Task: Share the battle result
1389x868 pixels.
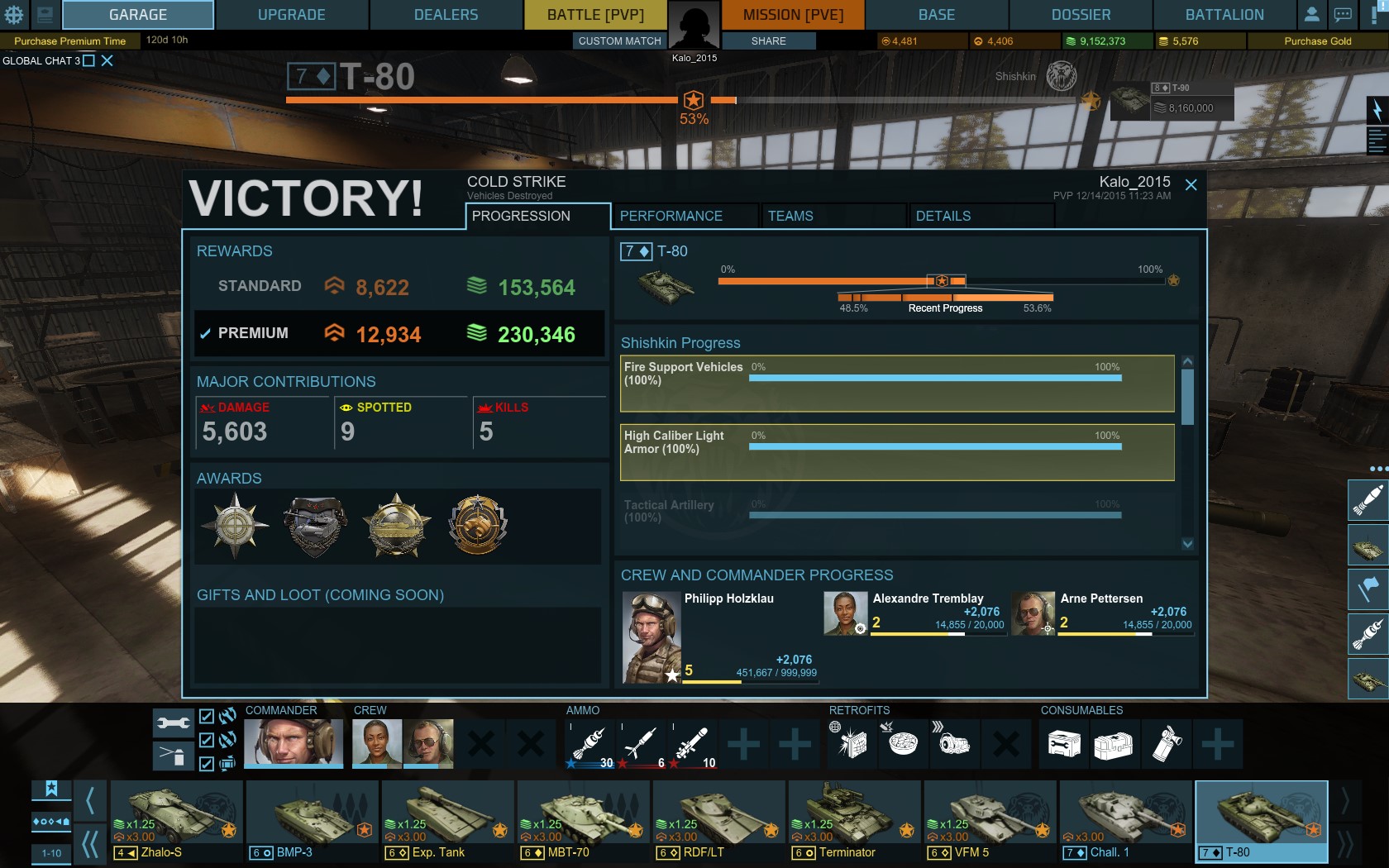Action: coord(768,41)
